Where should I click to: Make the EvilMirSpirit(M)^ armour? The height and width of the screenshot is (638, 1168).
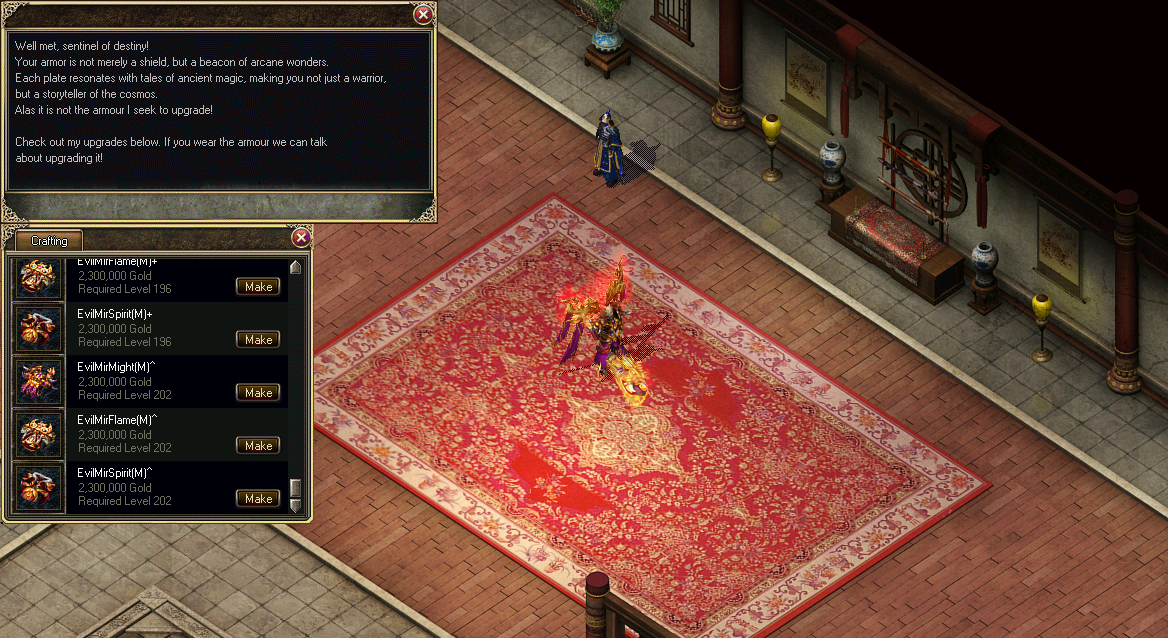258,499
